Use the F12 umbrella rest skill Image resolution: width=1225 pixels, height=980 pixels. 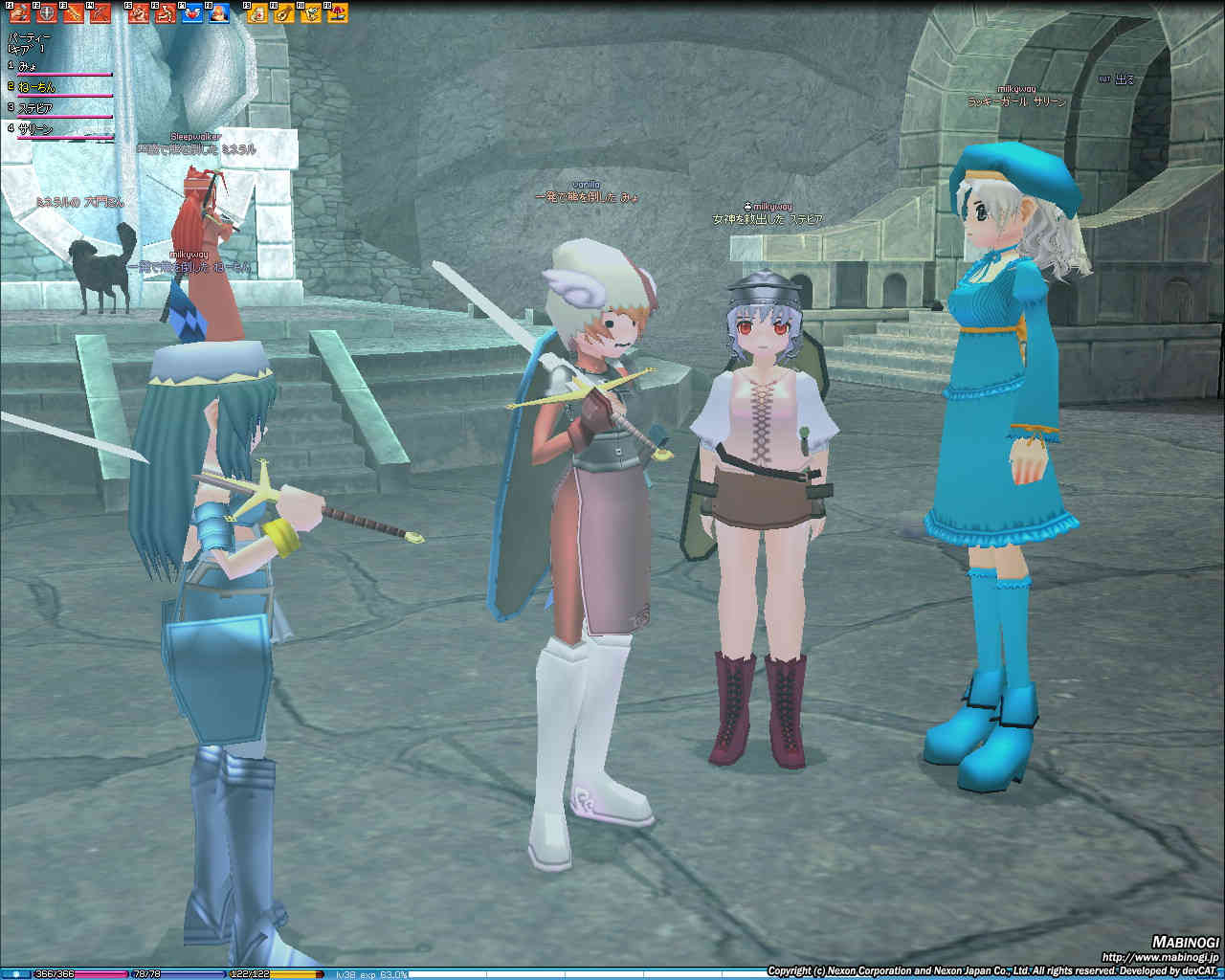pos(337,13)
